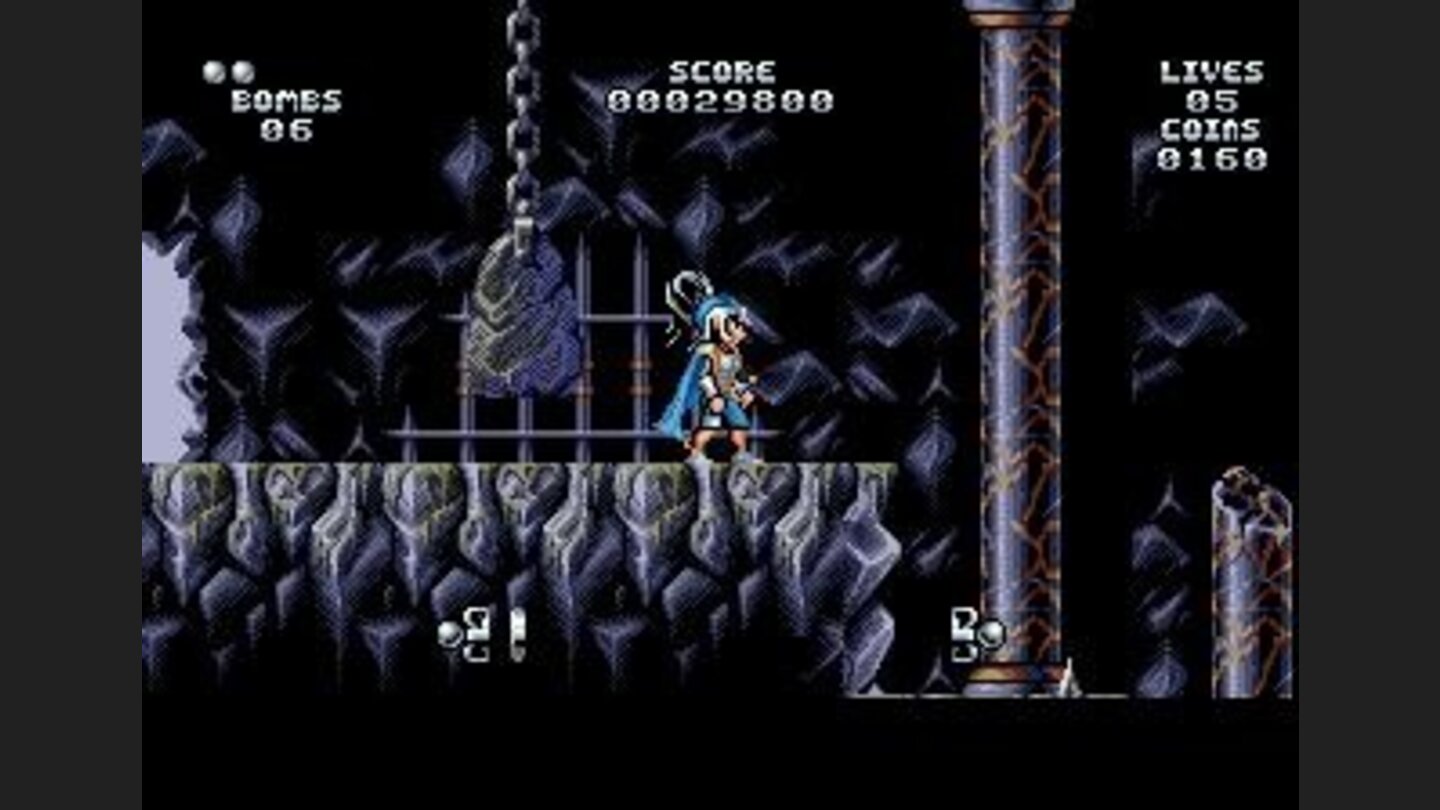
Task: Click the score value 00029800
Action: (722, 100)
